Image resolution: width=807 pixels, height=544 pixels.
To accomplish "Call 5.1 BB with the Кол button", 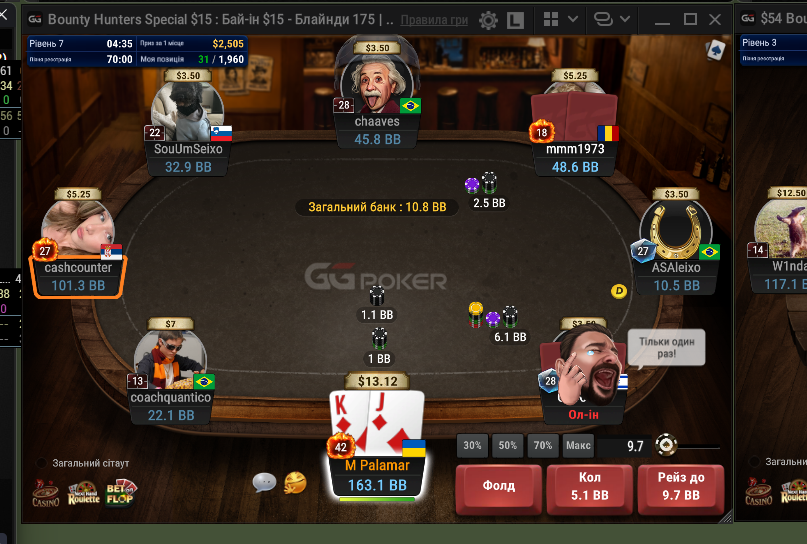I will click(x=590, y=487).
